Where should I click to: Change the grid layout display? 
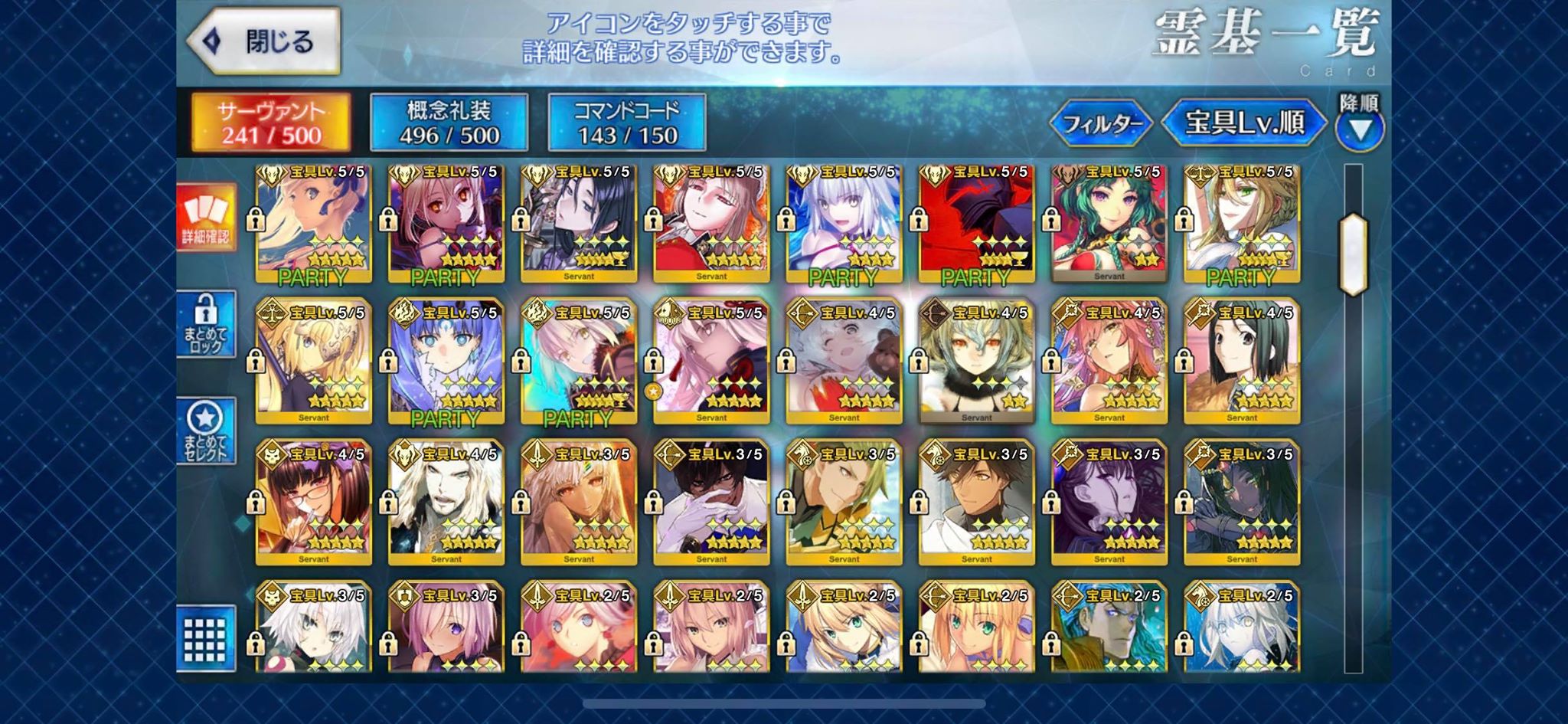pos(205,638)
